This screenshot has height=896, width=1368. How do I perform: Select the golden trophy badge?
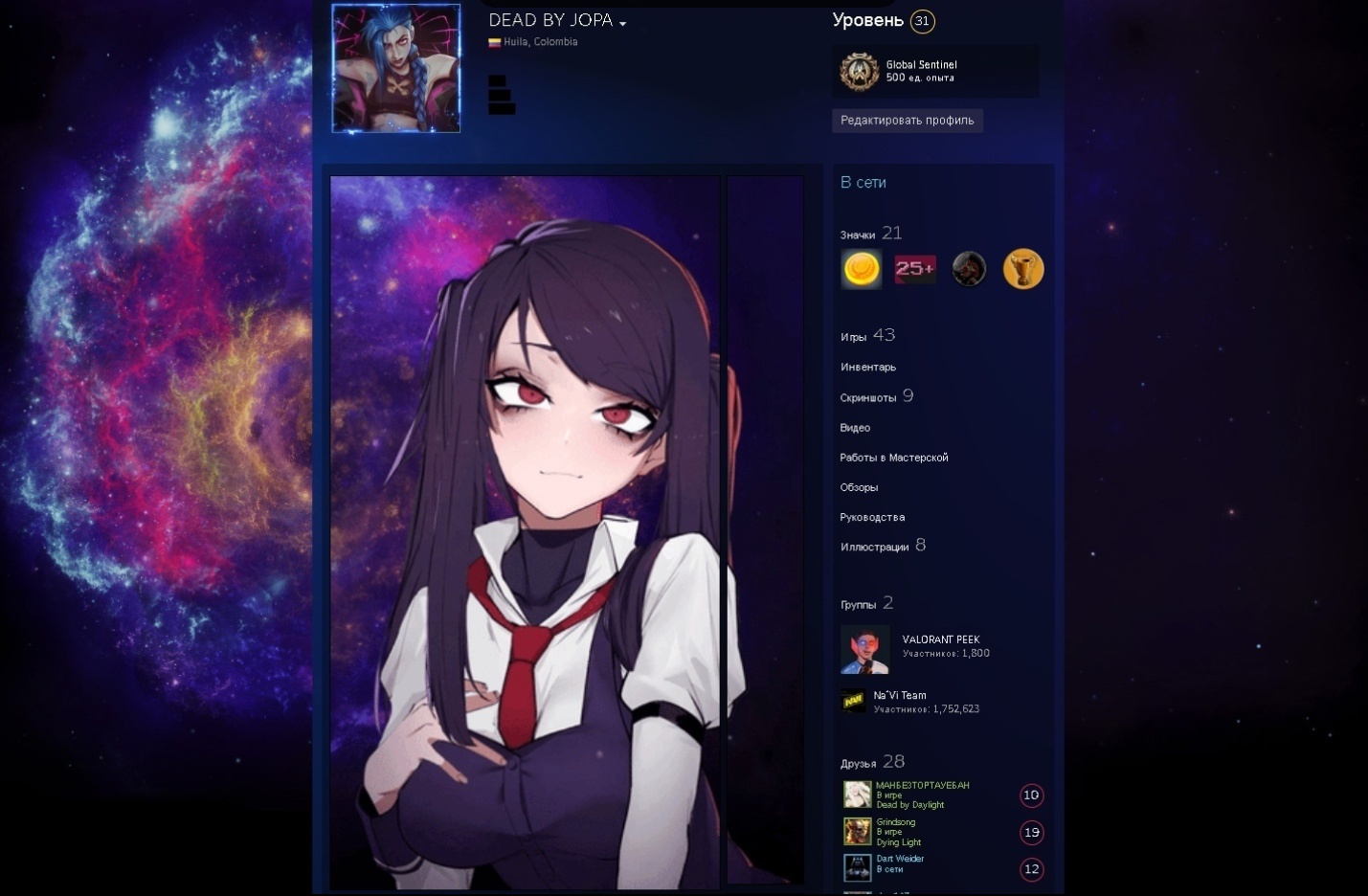click(1022, 269)
